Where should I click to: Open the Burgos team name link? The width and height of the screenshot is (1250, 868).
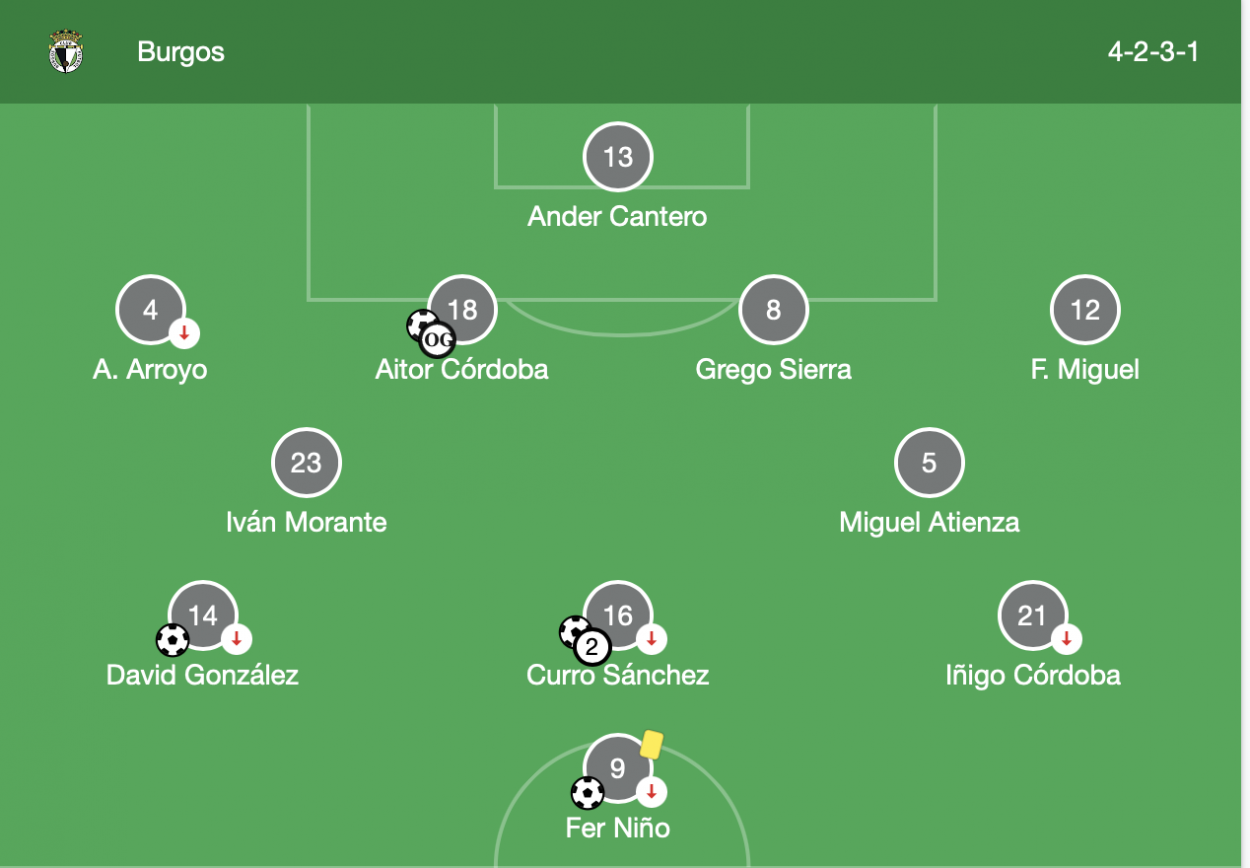181,52
